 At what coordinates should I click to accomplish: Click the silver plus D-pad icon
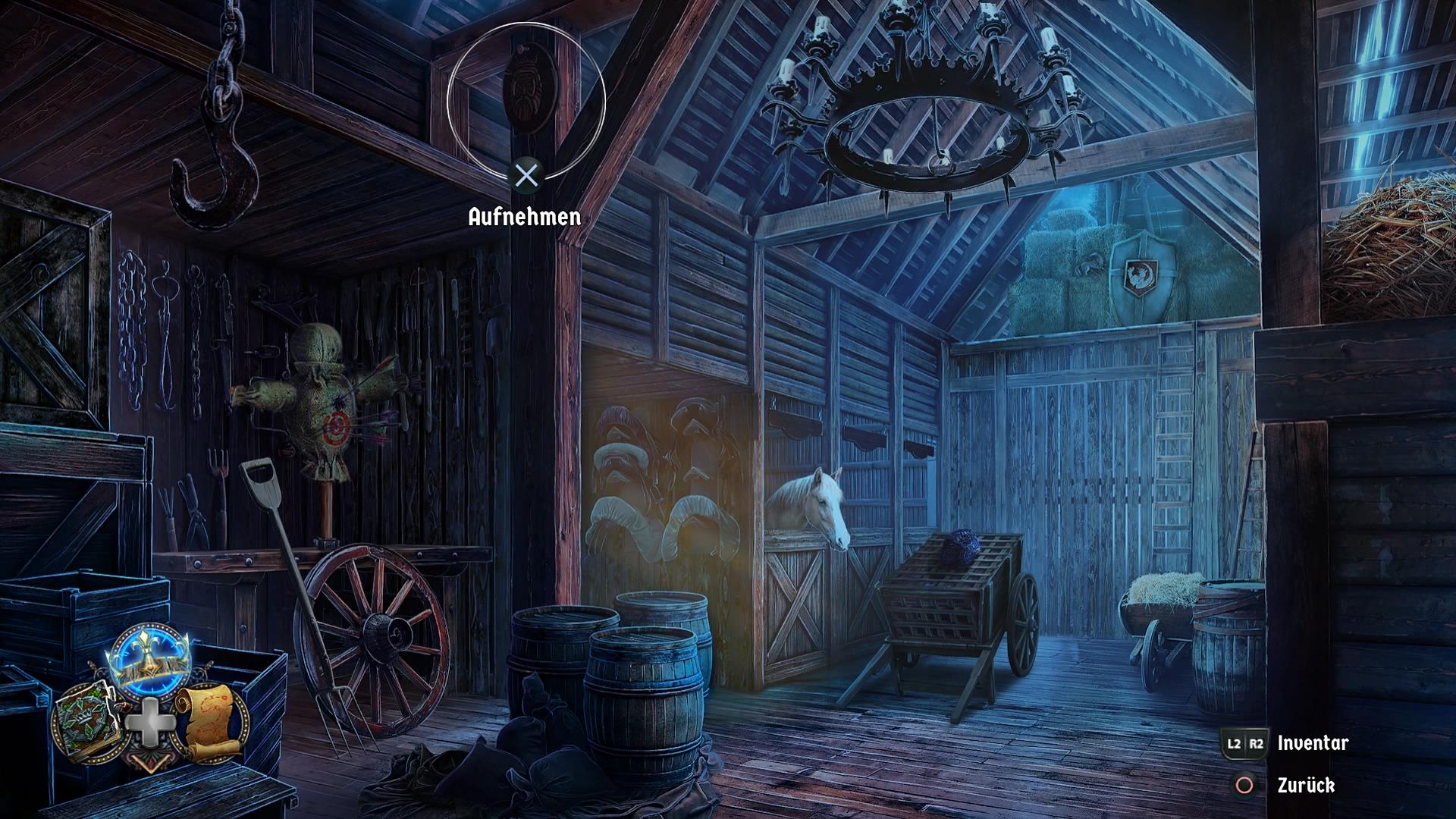(150, 723)
